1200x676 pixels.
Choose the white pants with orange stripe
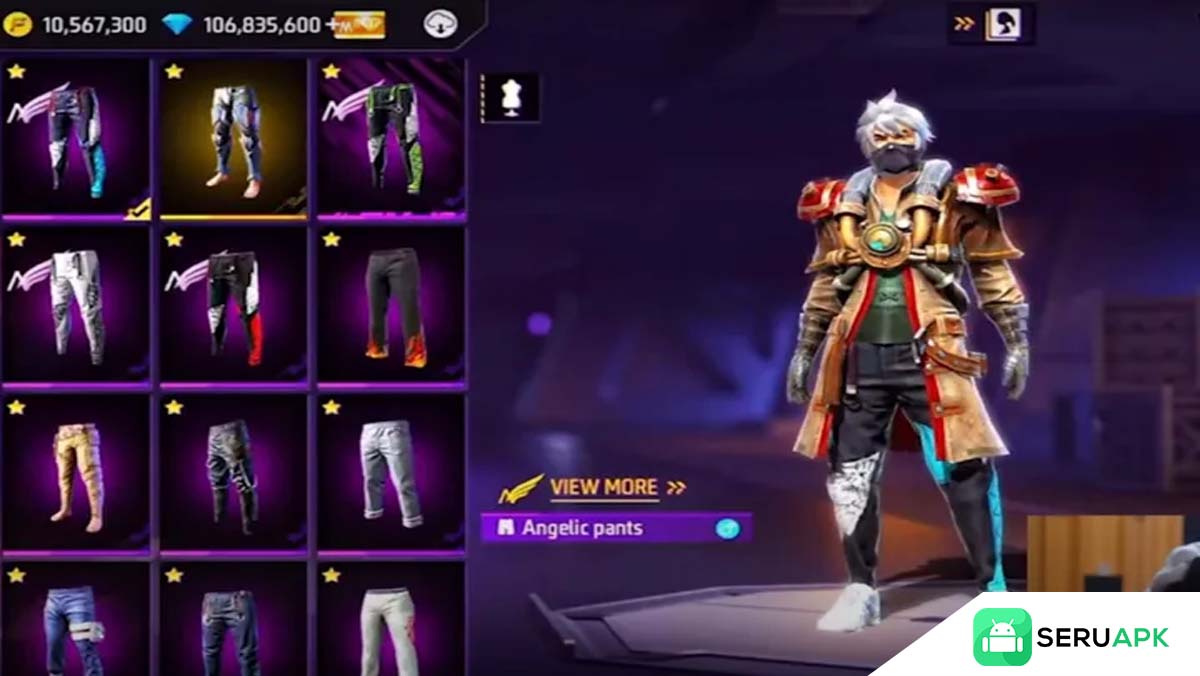[391, 625]
